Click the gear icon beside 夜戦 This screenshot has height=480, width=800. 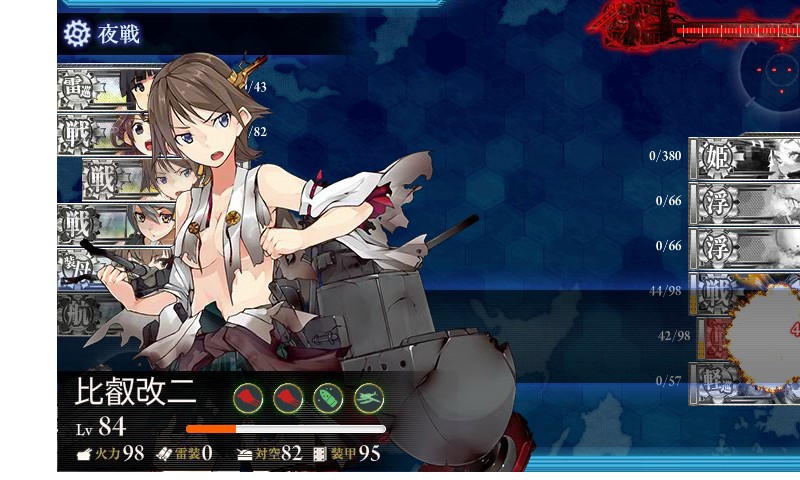[x=76, y=34]
